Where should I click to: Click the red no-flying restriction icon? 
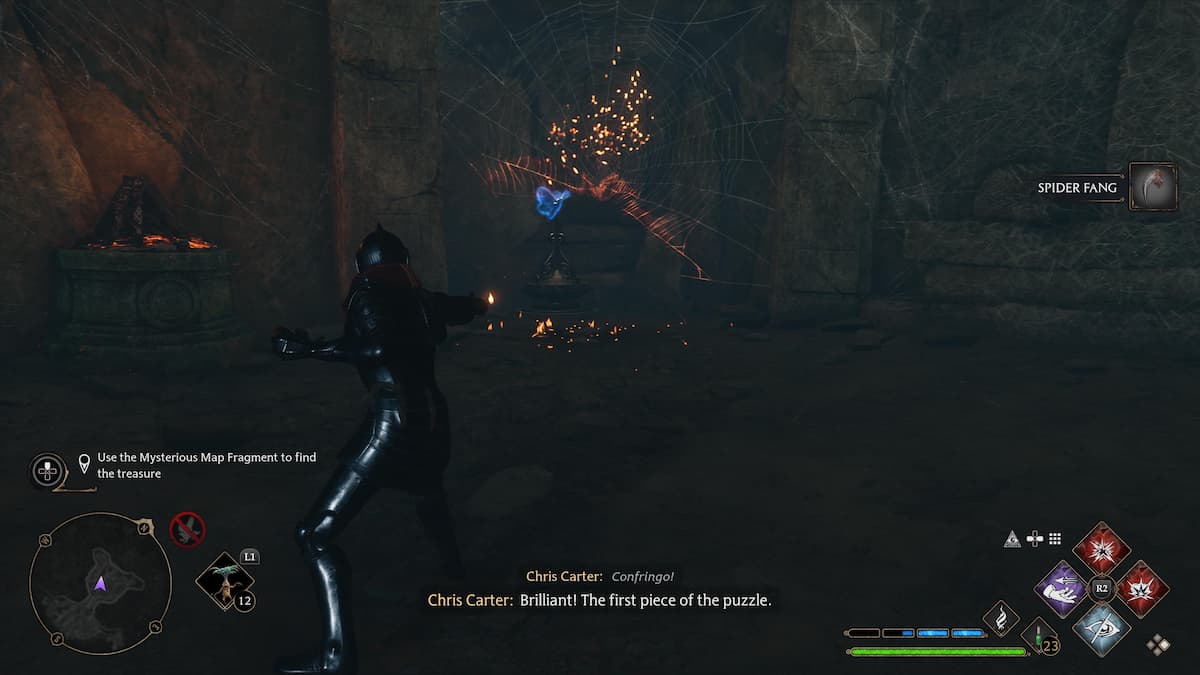[x=187, y=529]
